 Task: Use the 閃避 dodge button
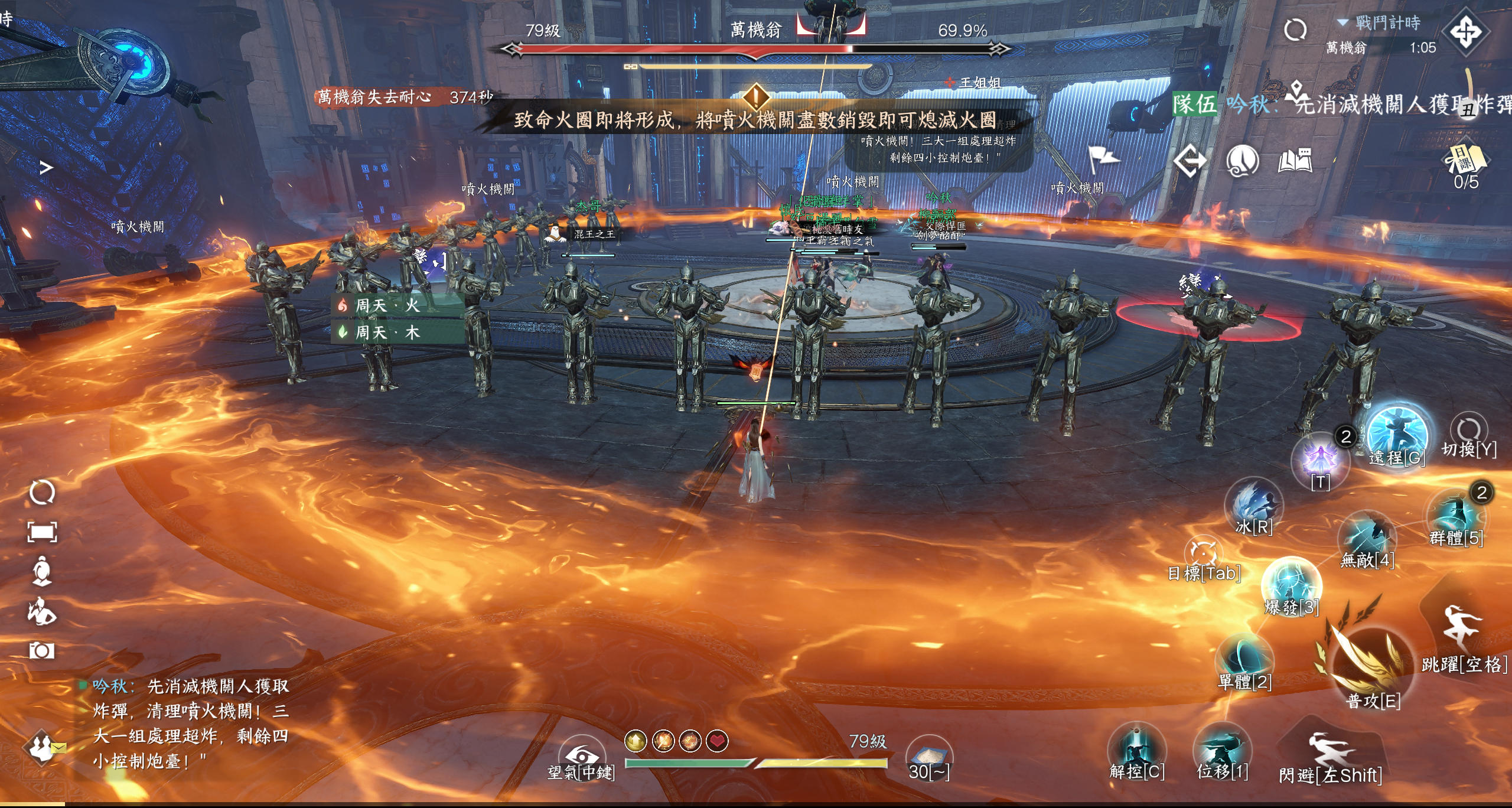tap(1329, 753)
